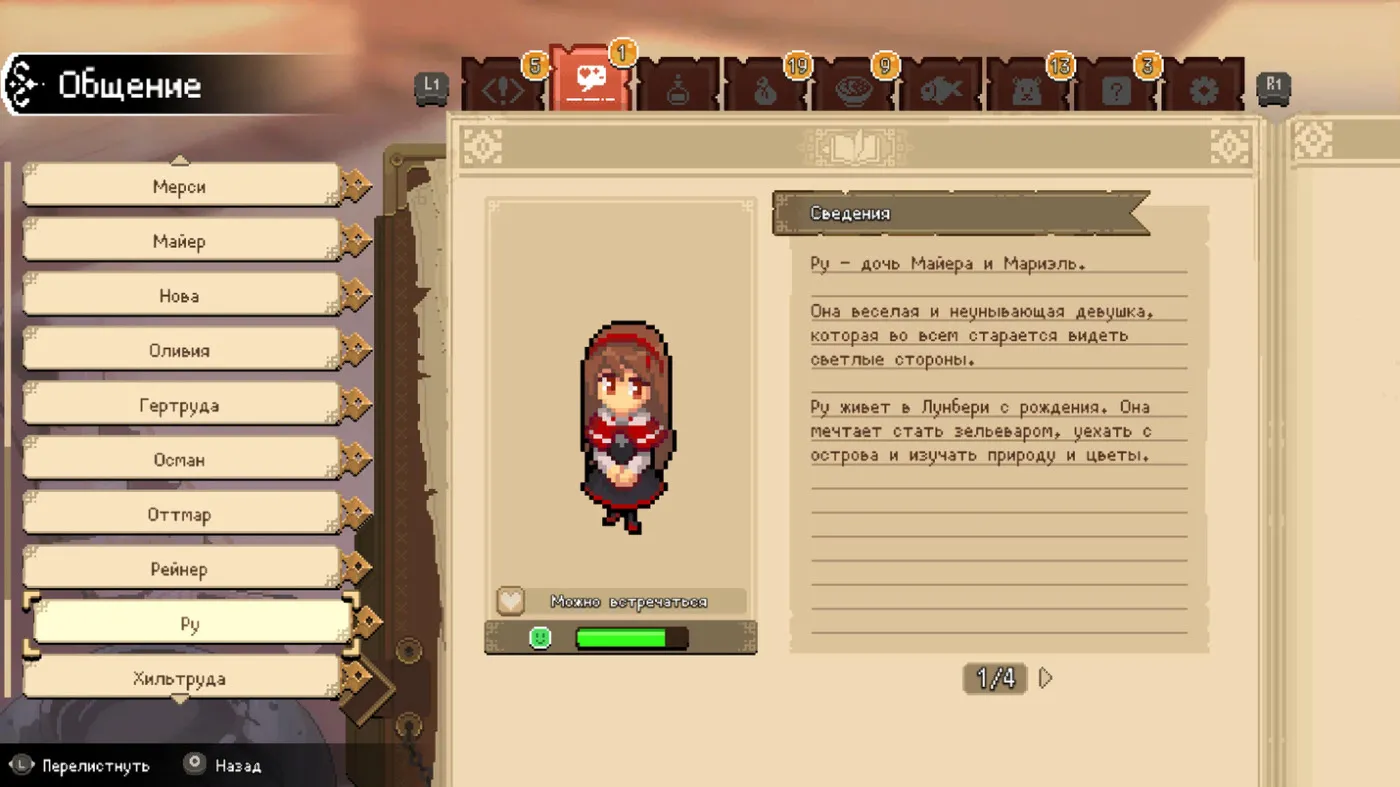
Task: Open the selected speech bubble relationships tab
Action: tap(590, 84)
